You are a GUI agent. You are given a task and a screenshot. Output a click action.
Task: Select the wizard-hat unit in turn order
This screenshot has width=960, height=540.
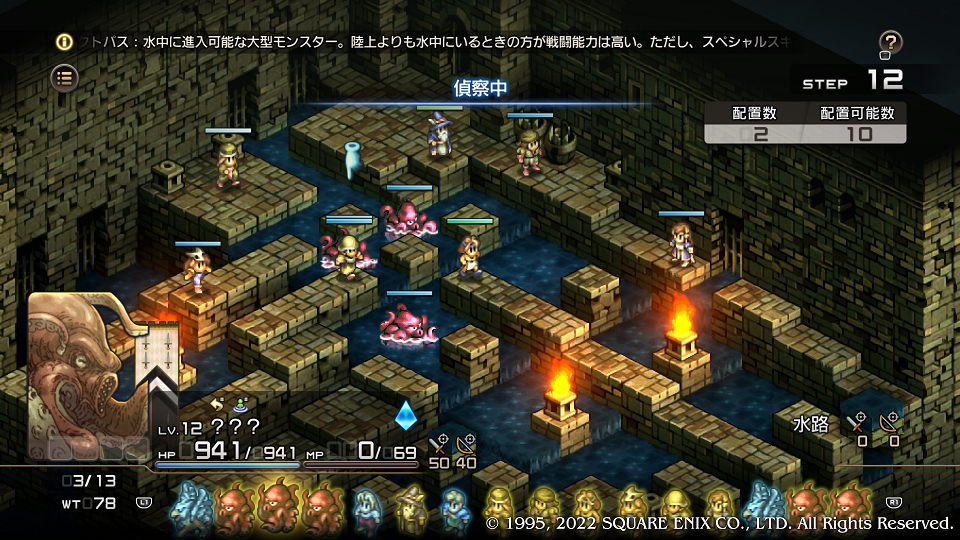click(410, 507)
